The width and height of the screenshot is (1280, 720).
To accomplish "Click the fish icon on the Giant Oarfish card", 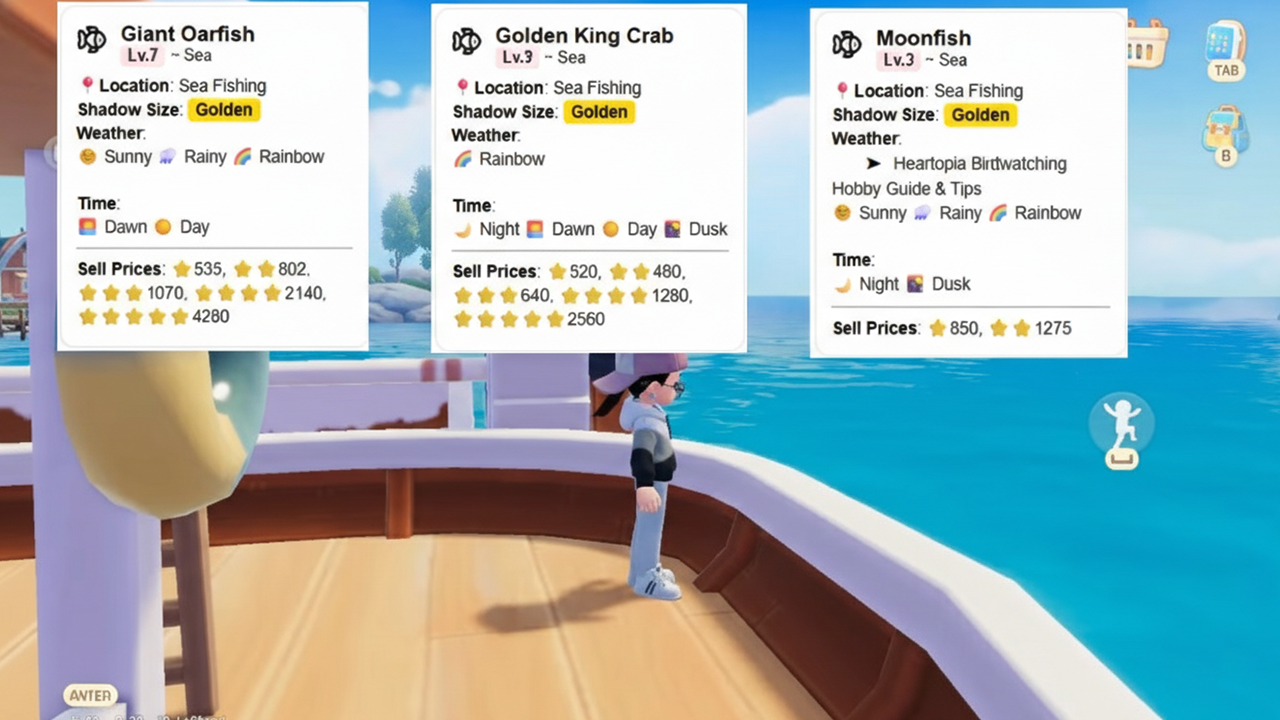I will [x=90, y=40].
